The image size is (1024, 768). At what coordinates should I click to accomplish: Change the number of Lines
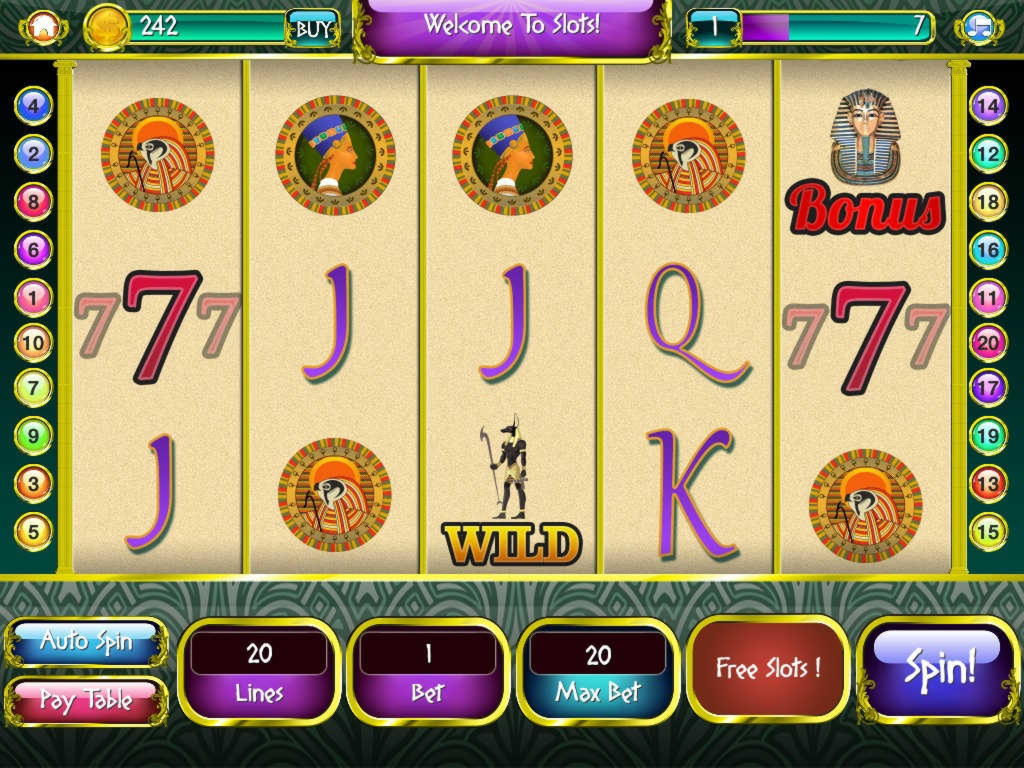pyautogui.click(x=259, y=671)
